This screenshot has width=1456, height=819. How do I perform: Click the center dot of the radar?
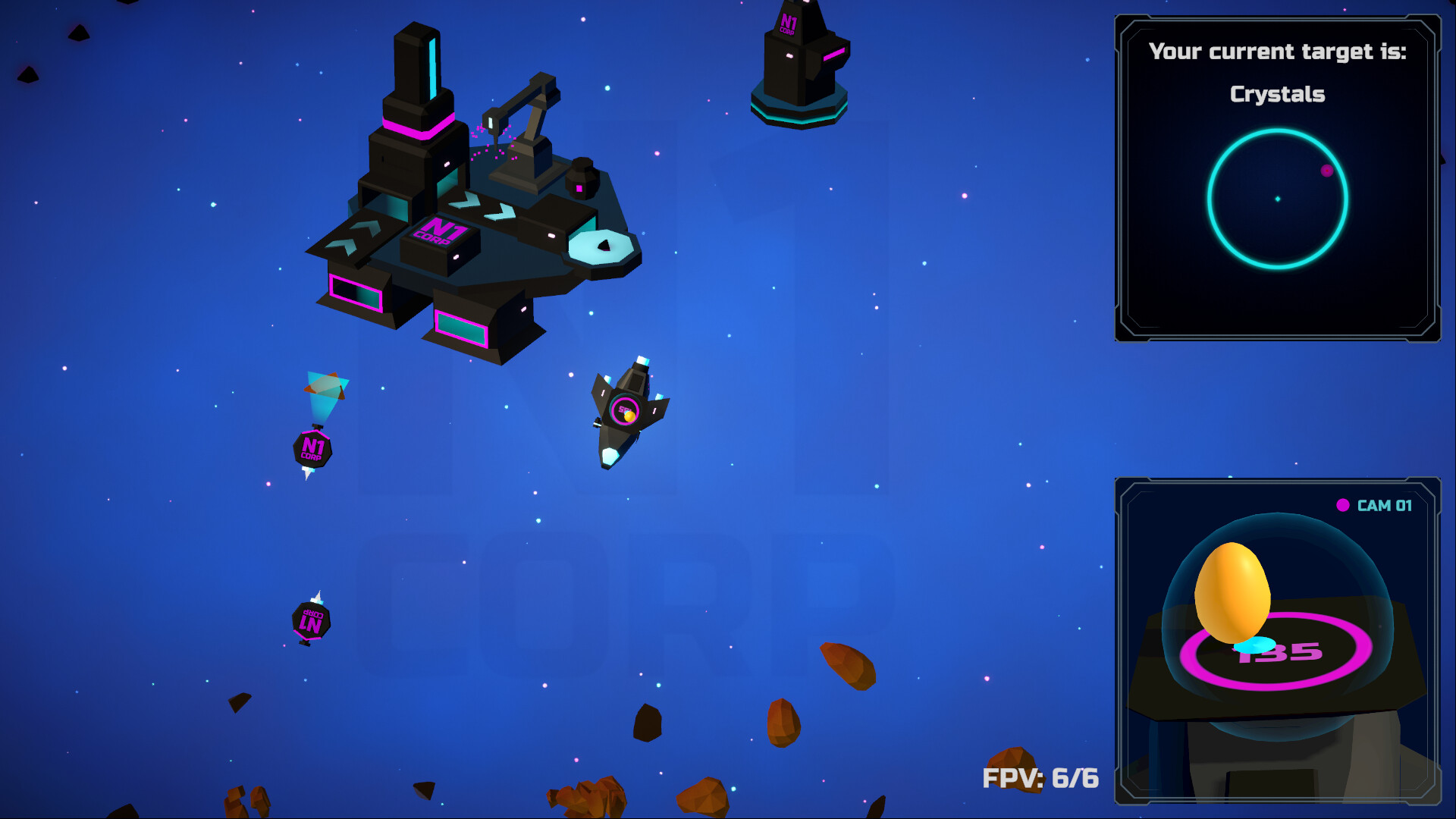1277,199
